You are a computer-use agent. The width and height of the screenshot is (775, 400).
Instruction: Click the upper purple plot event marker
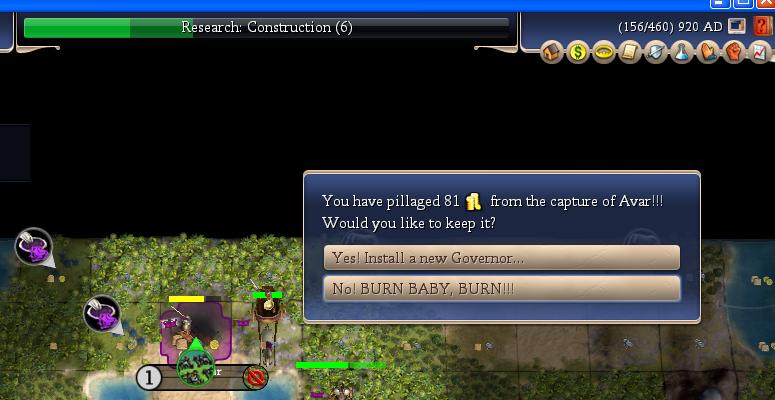34,247
